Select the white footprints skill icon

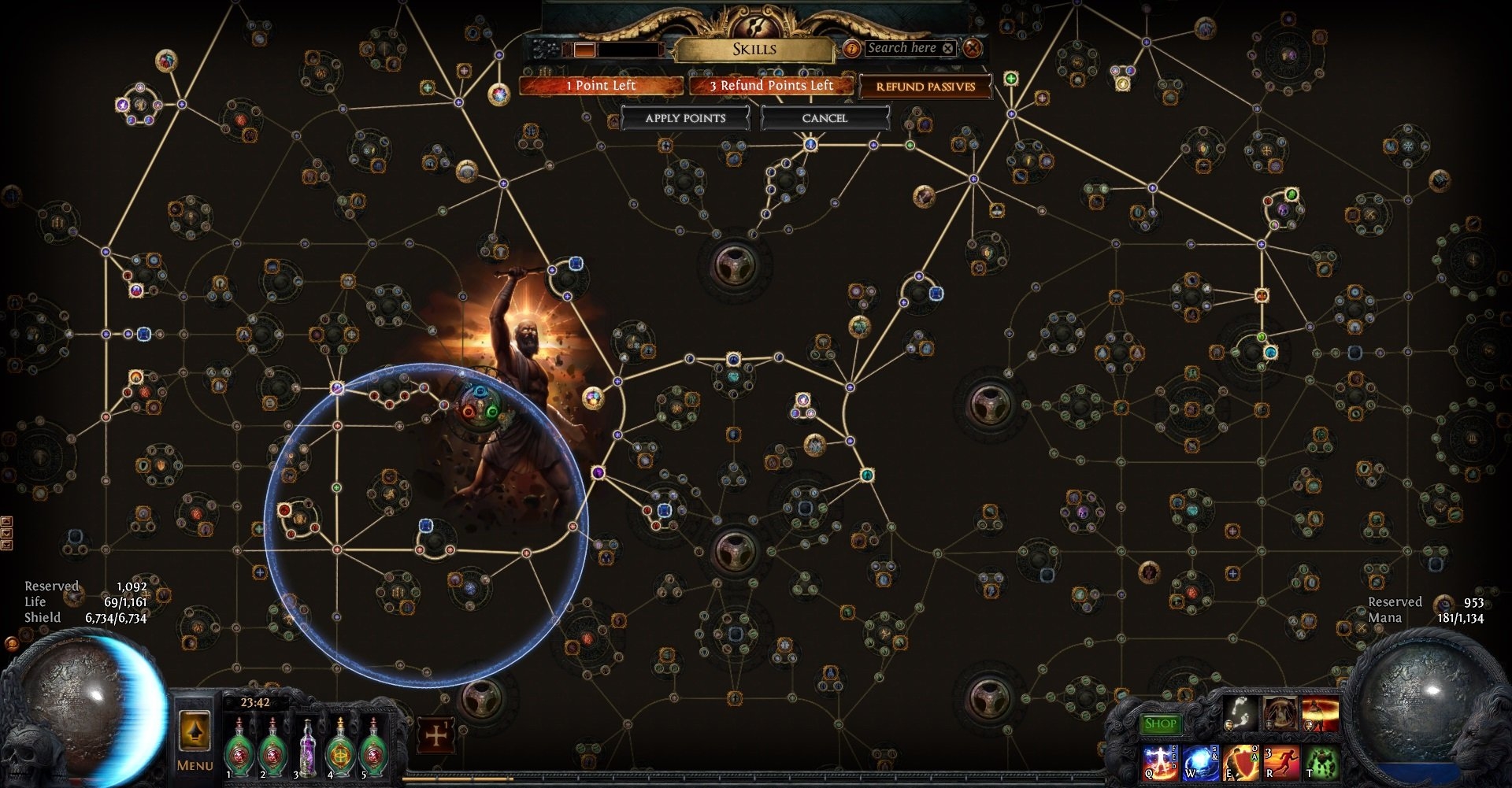[1242, 712]
